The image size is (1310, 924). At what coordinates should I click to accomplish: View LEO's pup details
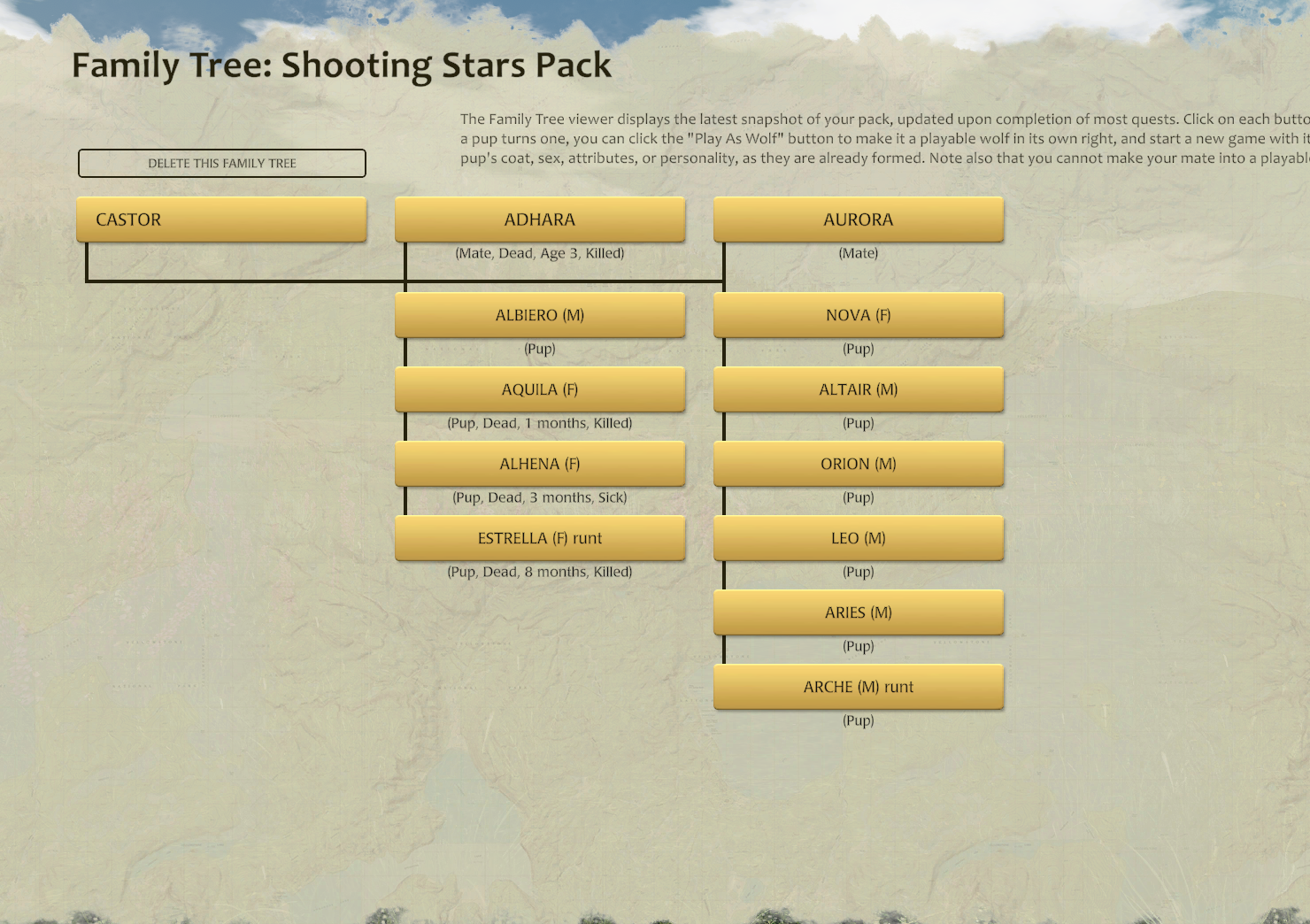[x=859, y=538]
